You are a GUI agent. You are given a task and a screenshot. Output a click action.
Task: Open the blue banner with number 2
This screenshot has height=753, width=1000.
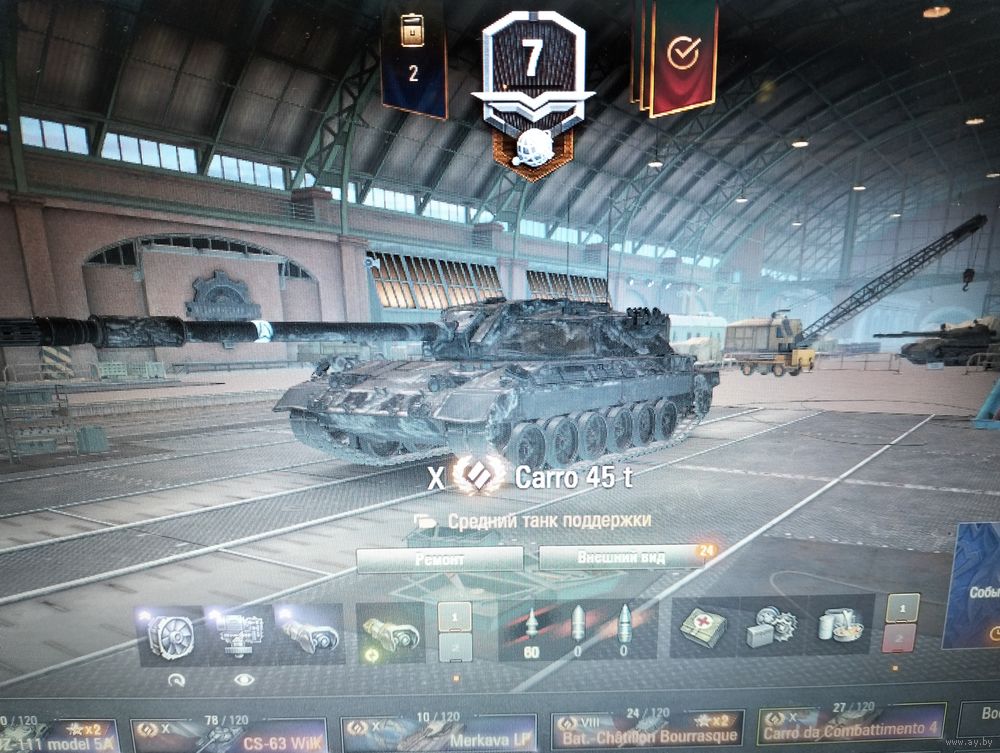pos(413,58)
